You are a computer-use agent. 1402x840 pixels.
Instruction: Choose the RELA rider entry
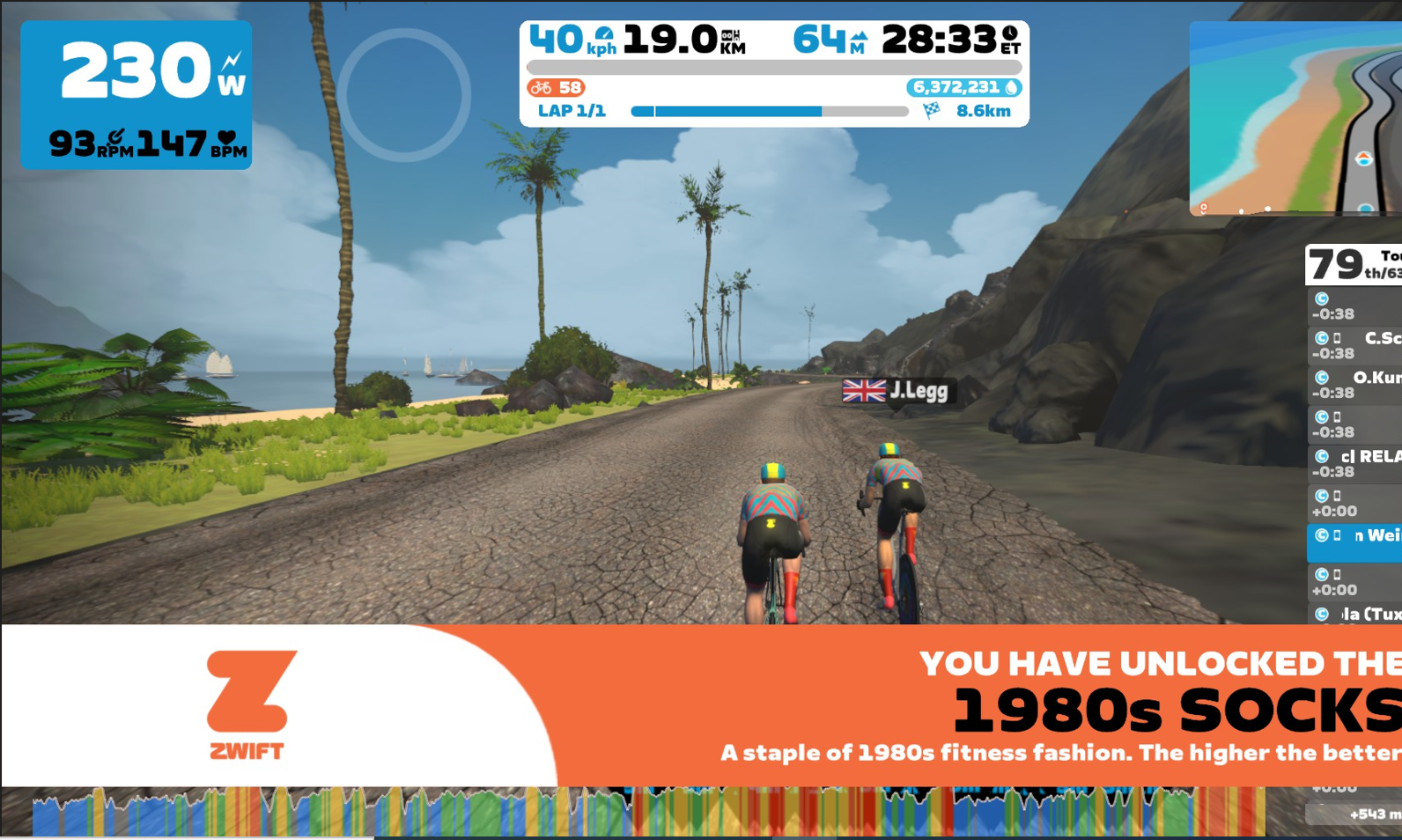[x=1354, y=463]
